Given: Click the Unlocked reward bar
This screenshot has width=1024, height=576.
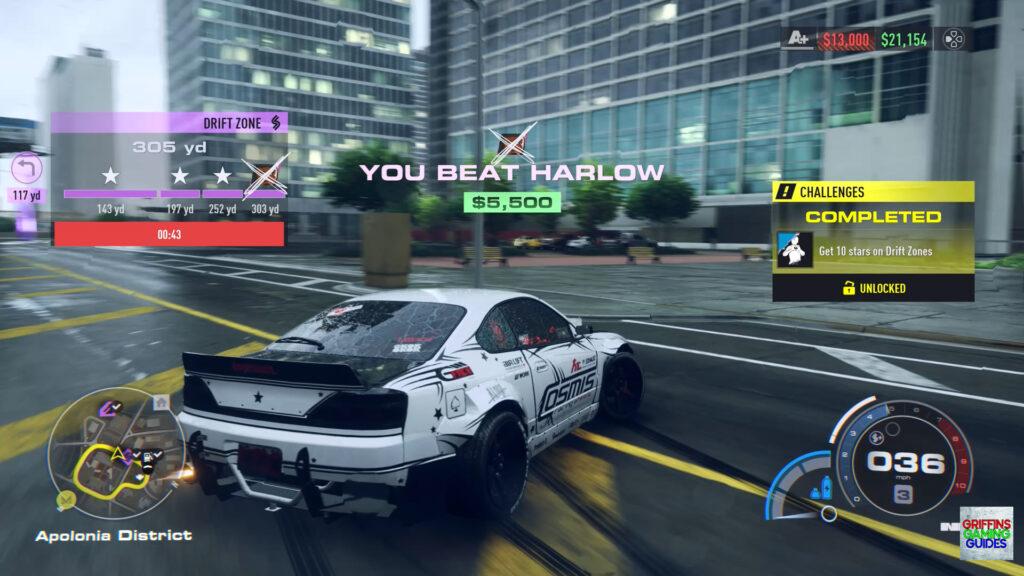Looking at the screenshot, I should [873, 288].
